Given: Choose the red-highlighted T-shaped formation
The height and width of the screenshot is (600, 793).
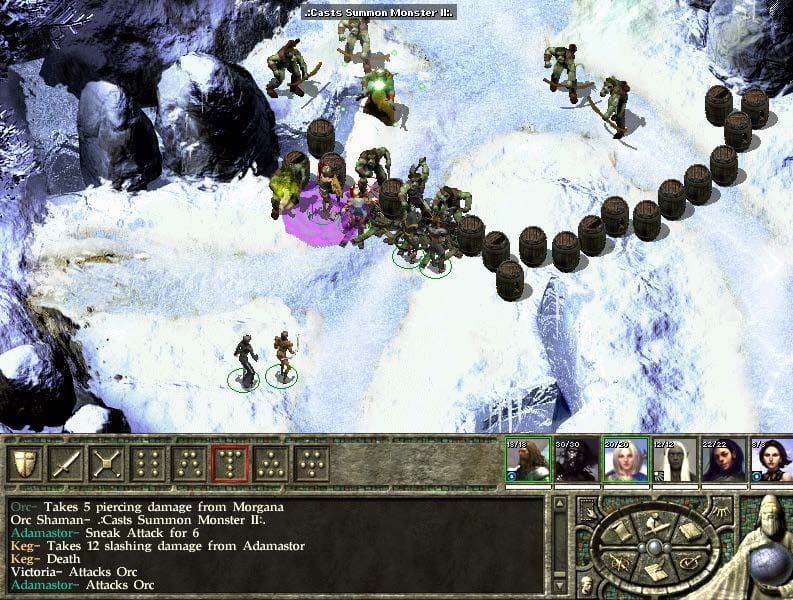Looking at the screenshot, I should 230,463.
